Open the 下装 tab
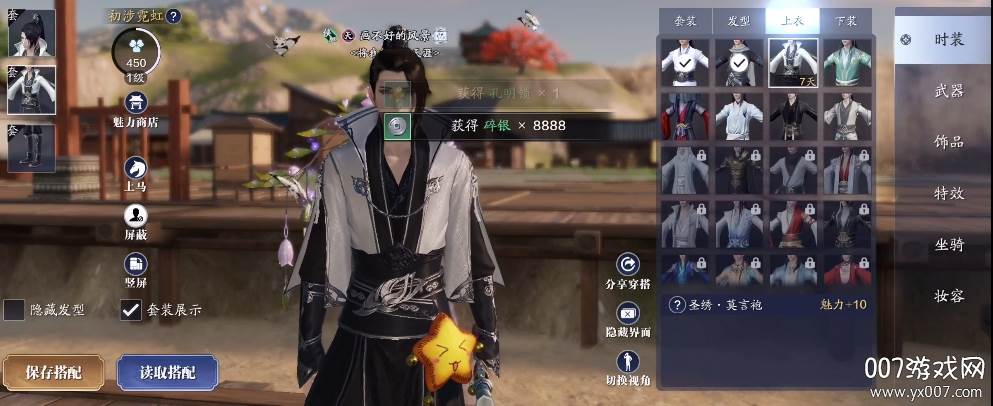This screenshot has width=993, height=406. point(845,20)
